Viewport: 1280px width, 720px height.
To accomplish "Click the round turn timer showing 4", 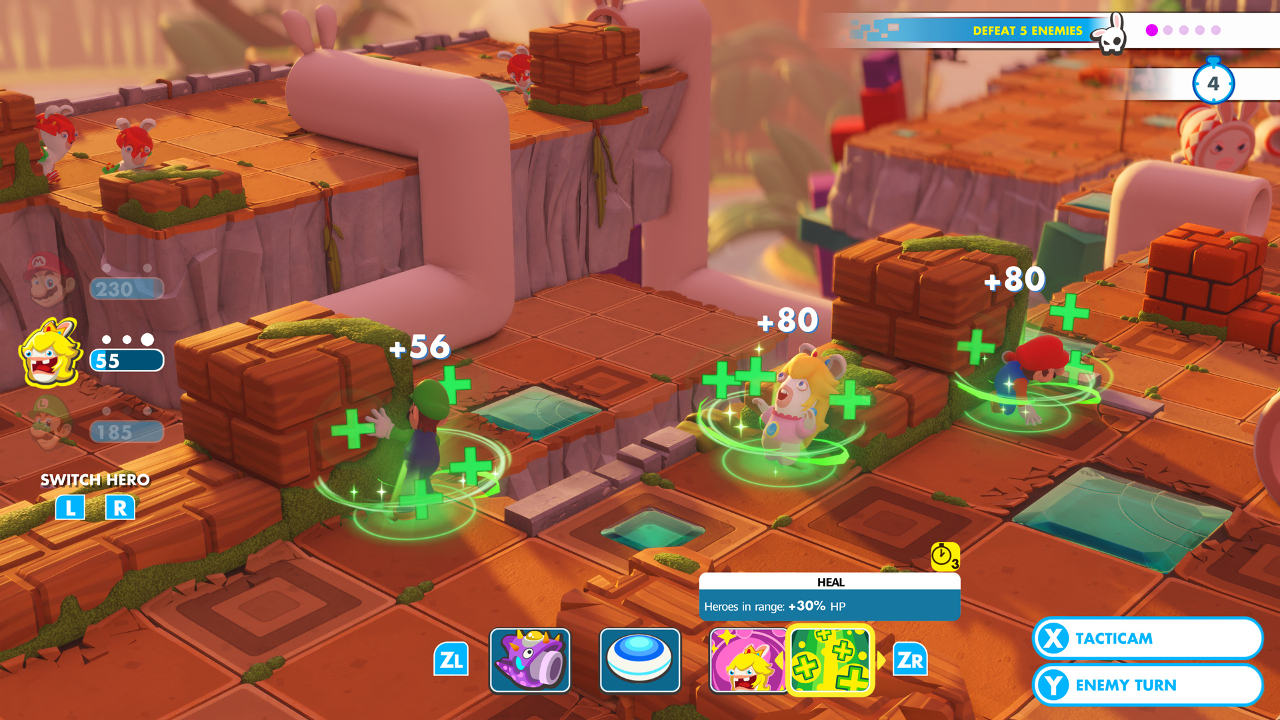I will click(1213, 84).
